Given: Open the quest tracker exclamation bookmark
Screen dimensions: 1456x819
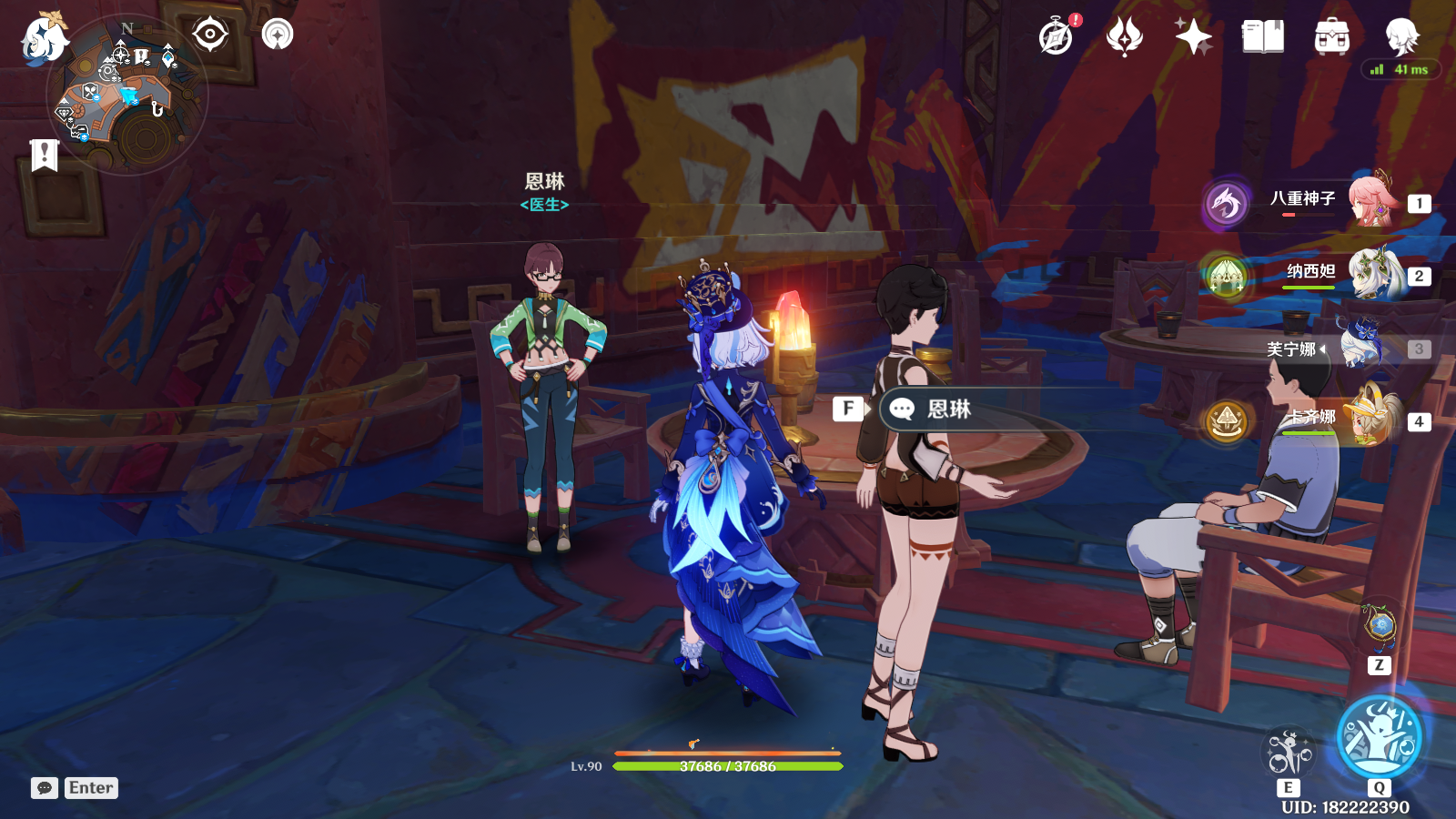Looking at the screenshot, I should coord(44,155).
